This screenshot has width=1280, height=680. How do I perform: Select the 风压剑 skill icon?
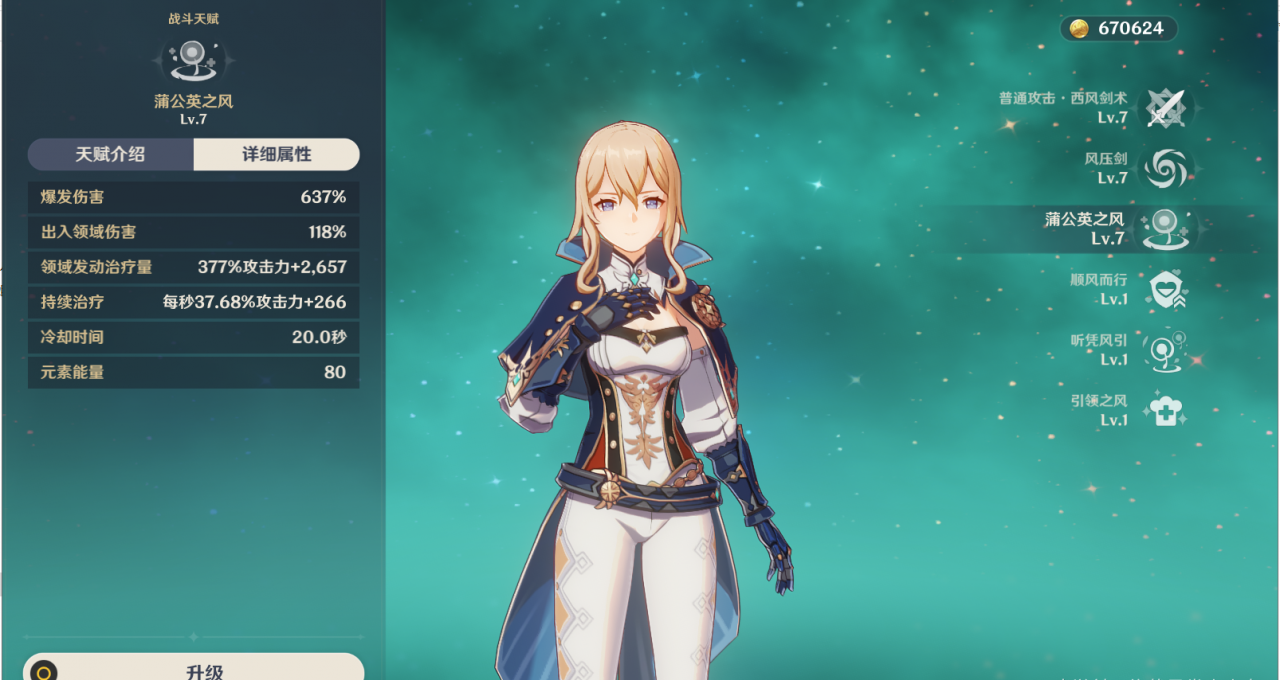point(1164,169)
